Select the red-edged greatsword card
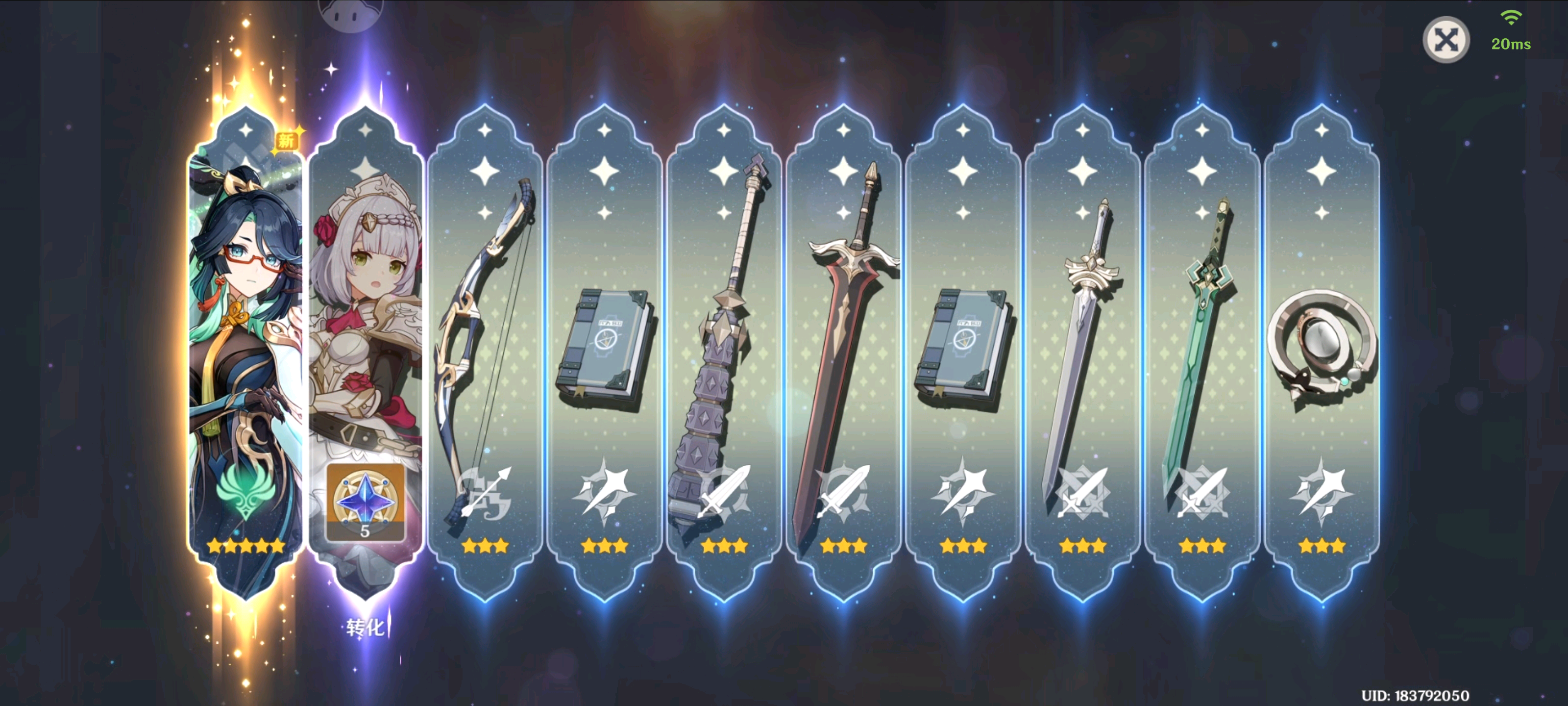Screen dimensions: 1568x706 [x=843, y=353]
